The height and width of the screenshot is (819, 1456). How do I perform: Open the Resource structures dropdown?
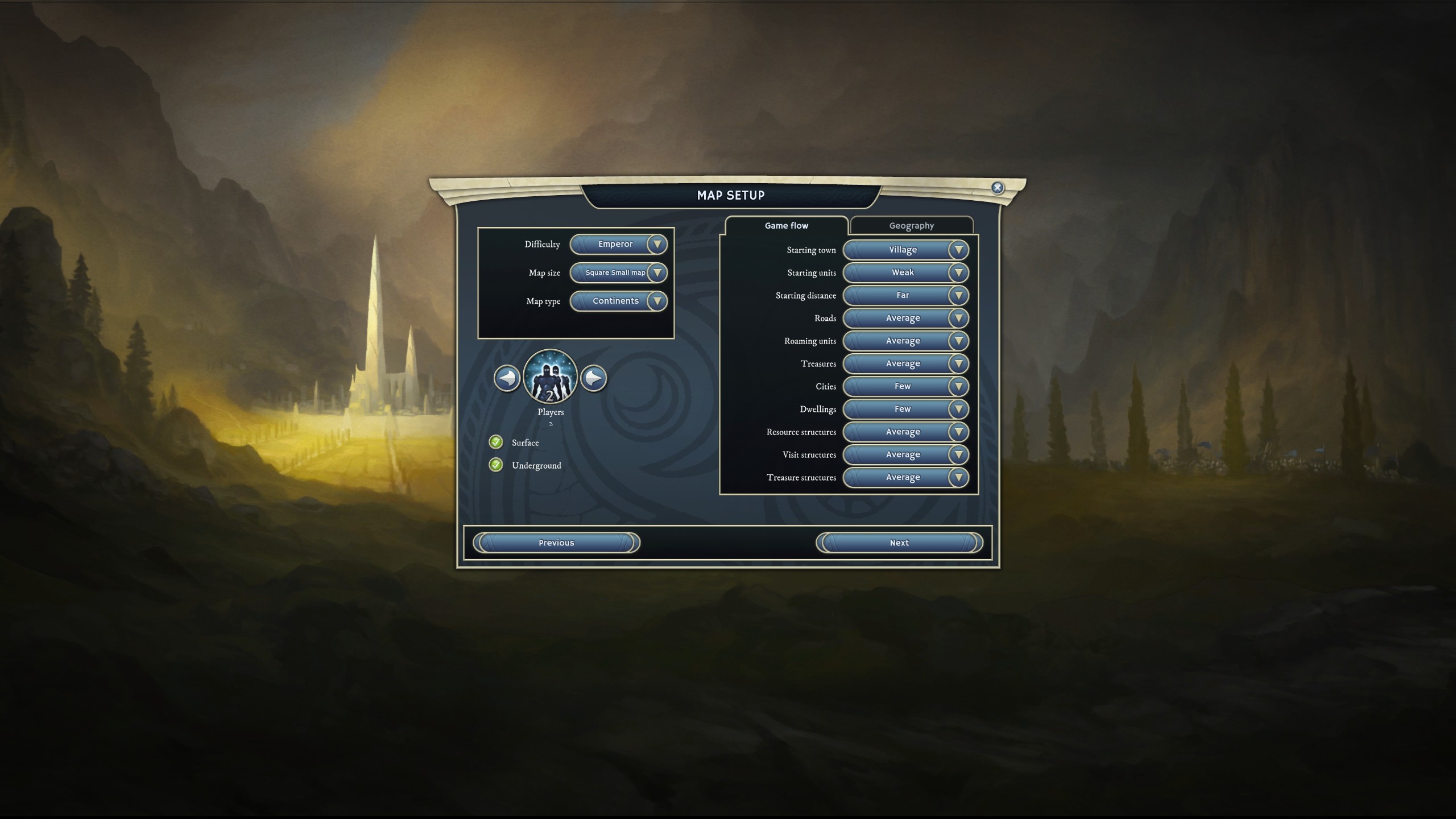point(905,432)
